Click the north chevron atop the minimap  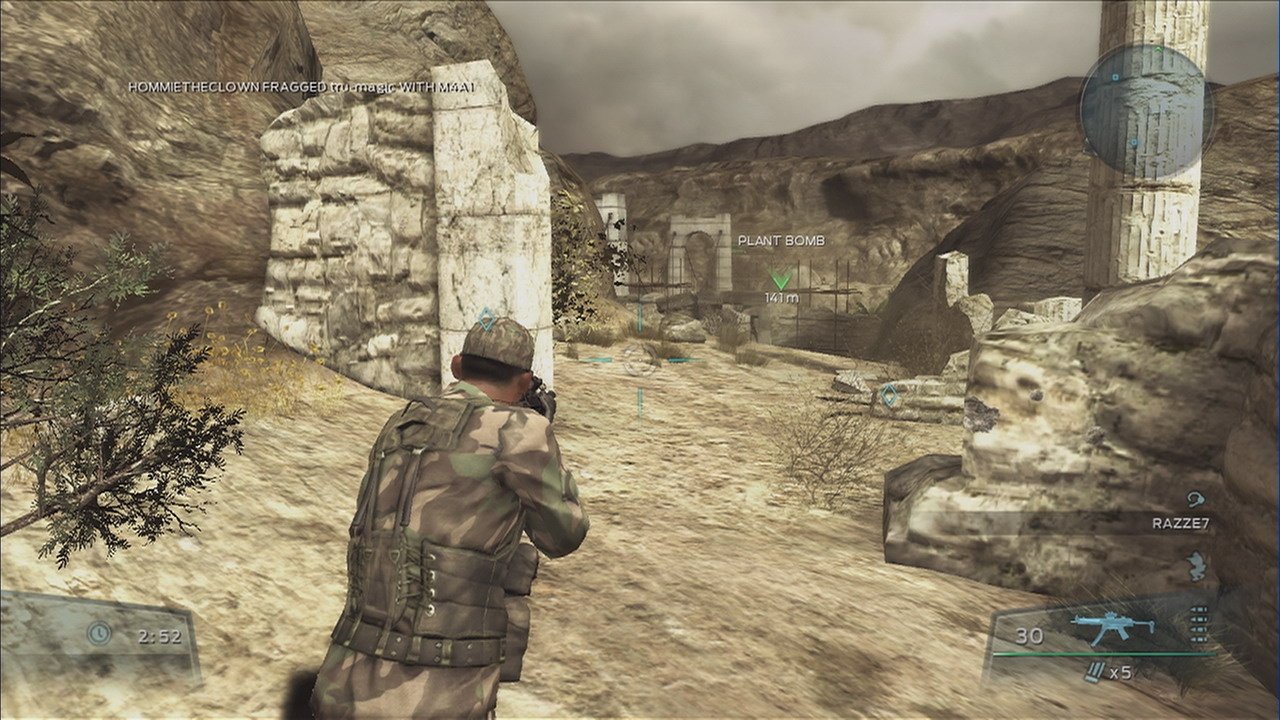pos(1158,48)
